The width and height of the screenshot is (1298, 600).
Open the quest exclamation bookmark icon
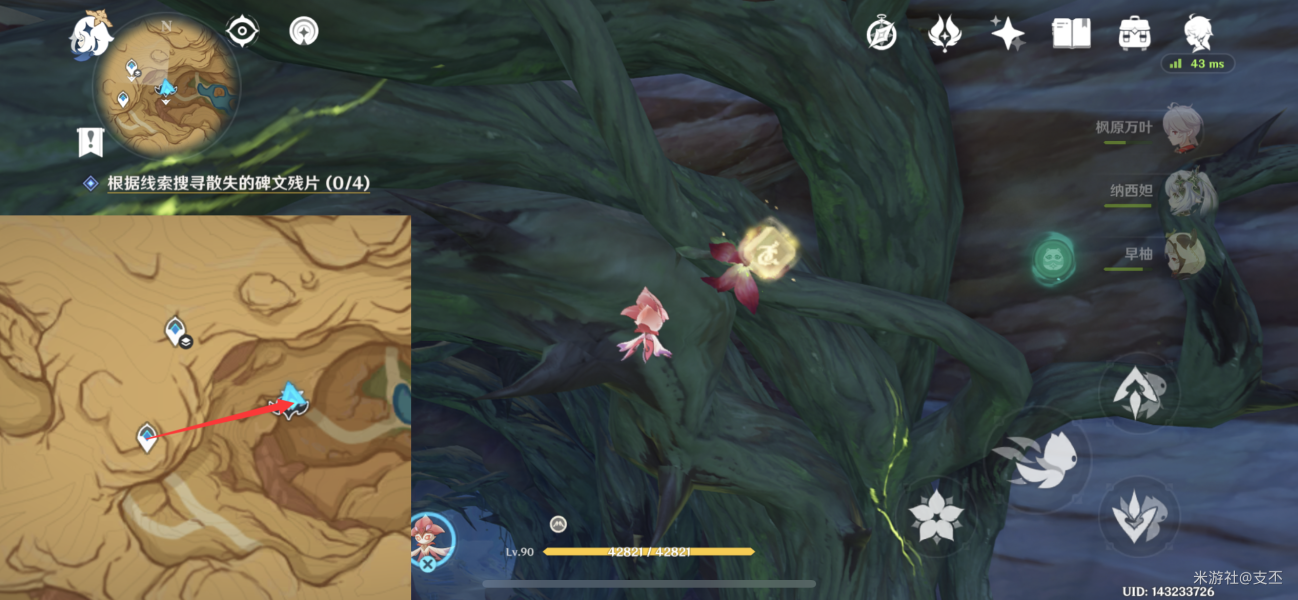(91, 142)
